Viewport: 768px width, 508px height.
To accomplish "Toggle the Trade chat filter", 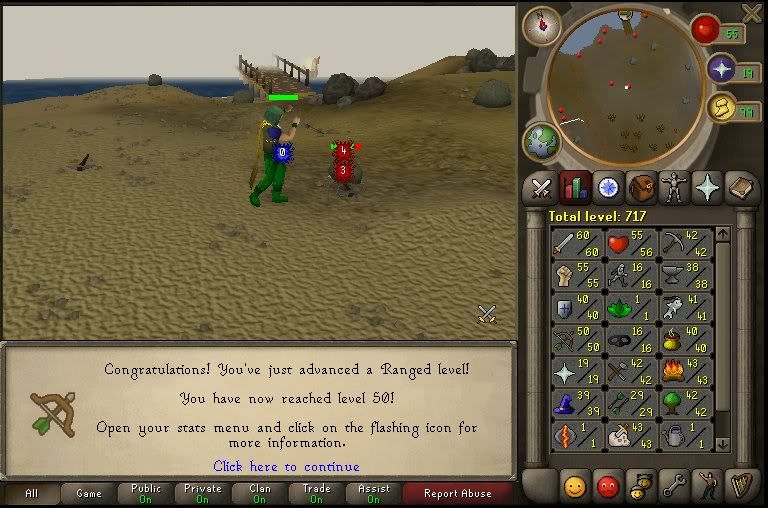I will [x=317, y=493].
